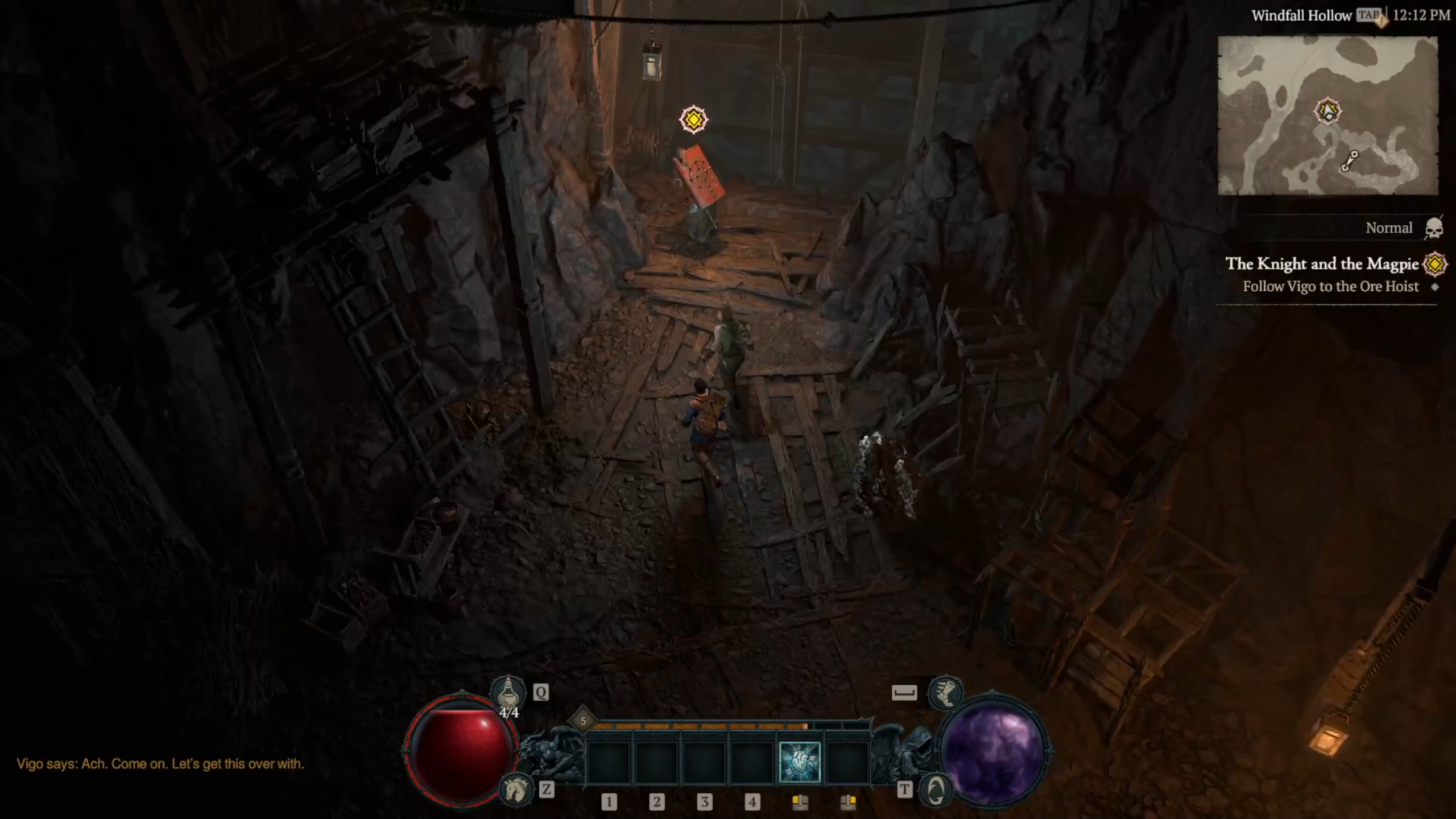Click the quest marker on the minimap
This screenshot has width=1456, height=819.
[1328, 111]
